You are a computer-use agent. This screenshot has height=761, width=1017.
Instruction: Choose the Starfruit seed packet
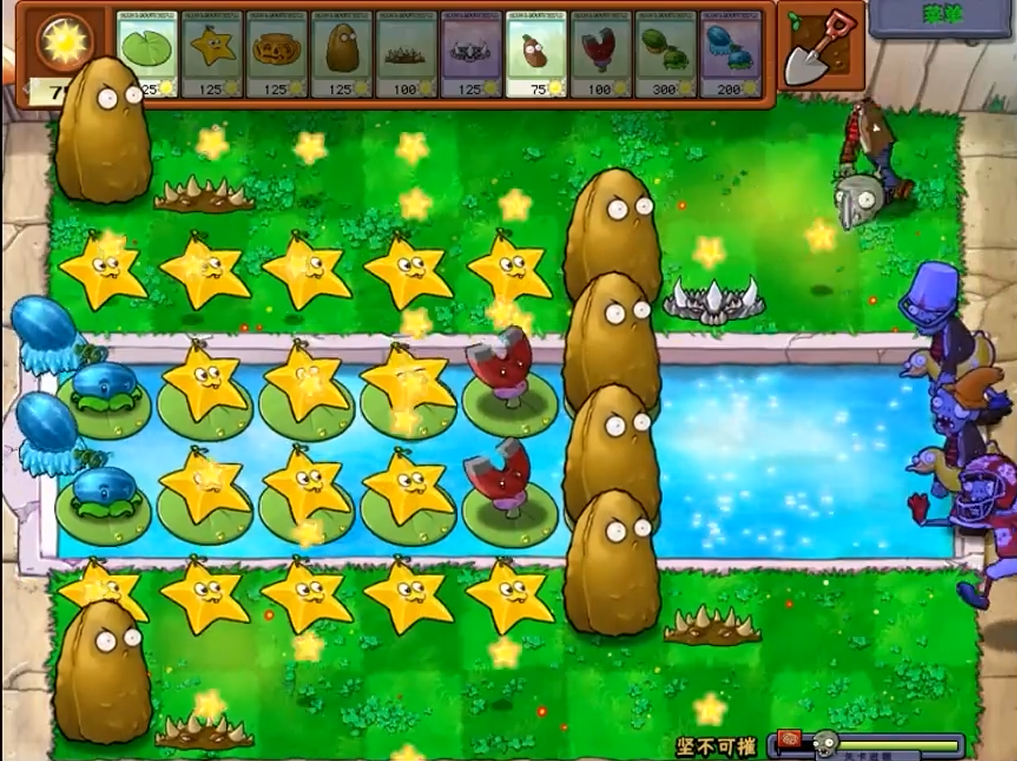(x=212, y=53)
